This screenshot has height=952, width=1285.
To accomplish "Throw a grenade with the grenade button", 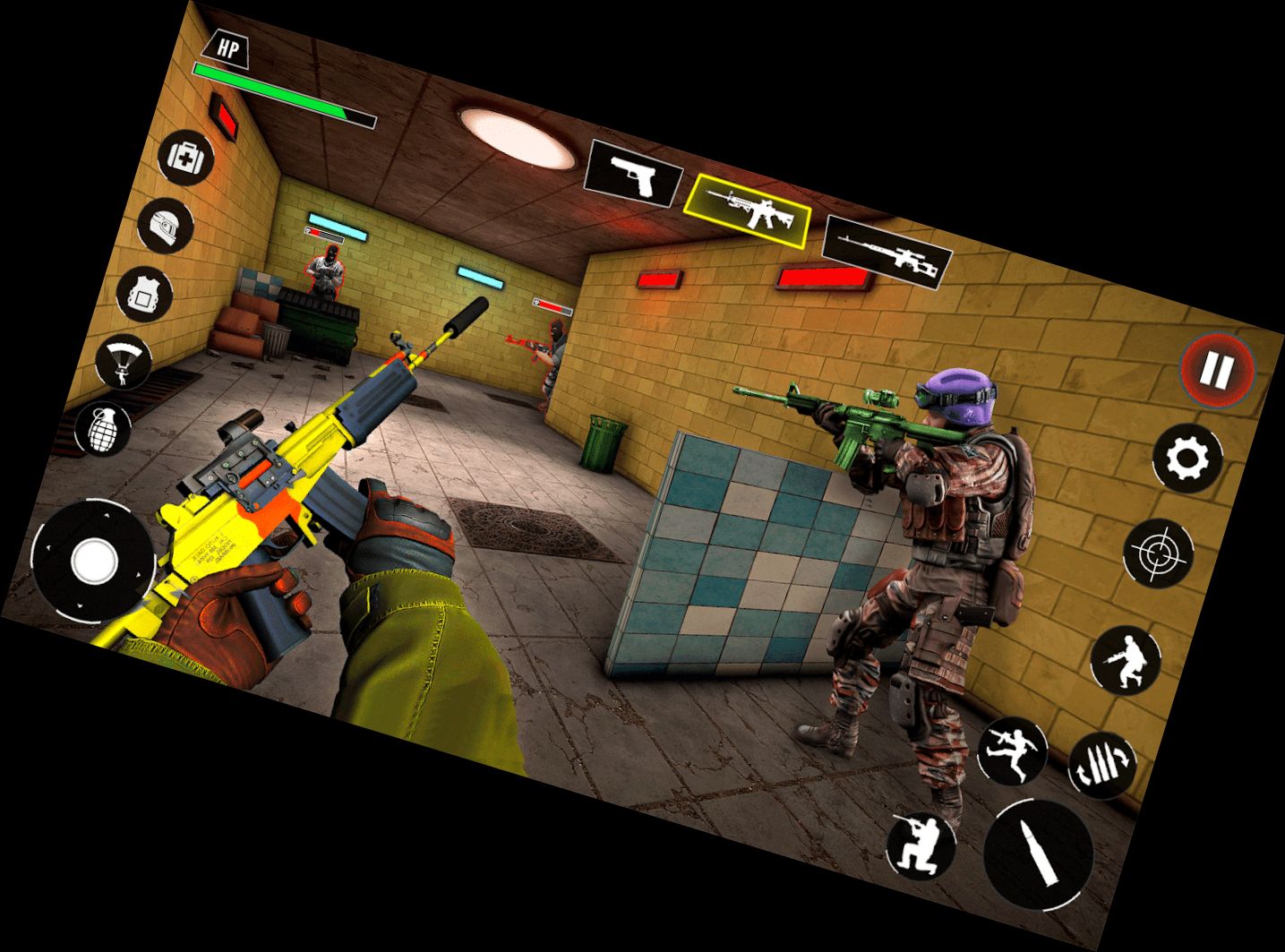I will tap(104, 428).
